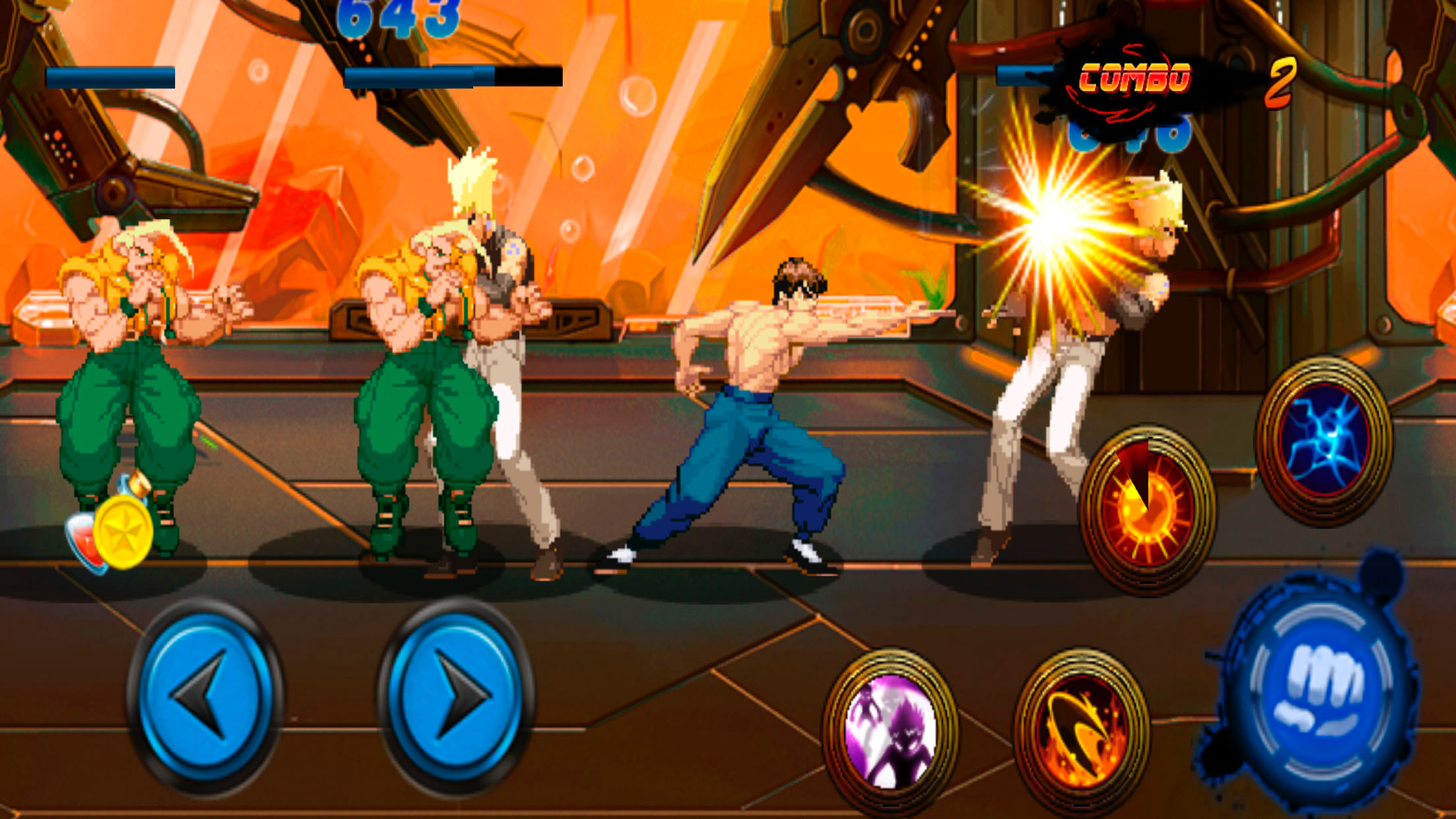Screen dimensions: 1456x819
Task: Tap the right arrow move button
Action: [x=456, y=694]
